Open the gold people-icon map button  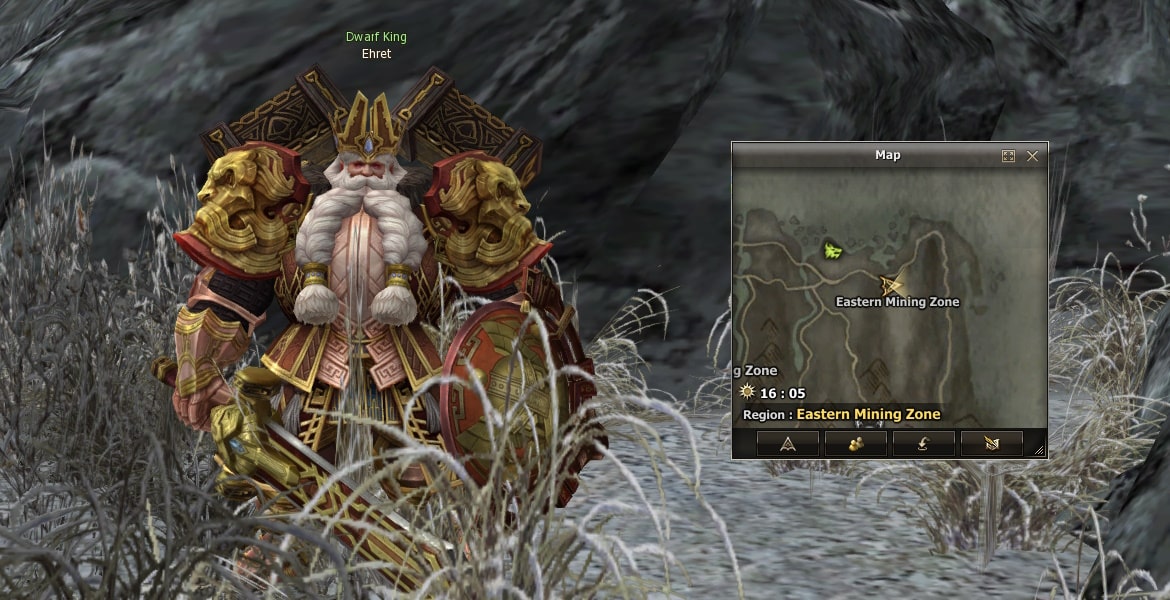[855, 443]
